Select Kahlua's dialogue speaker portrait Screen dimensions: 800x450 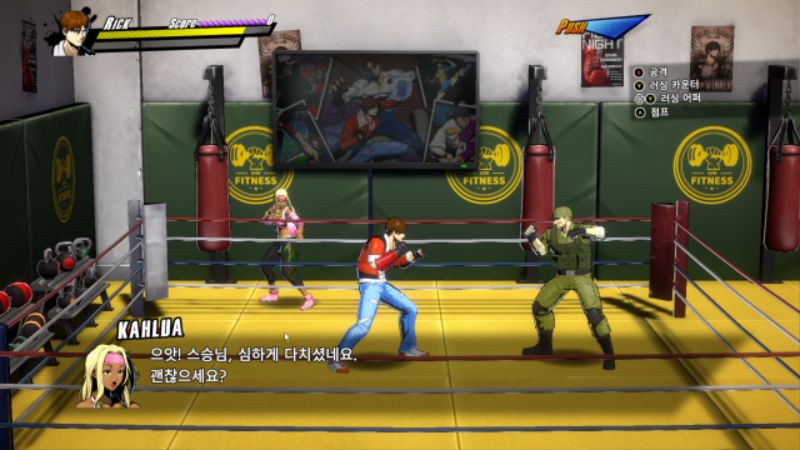click(108, 376)
